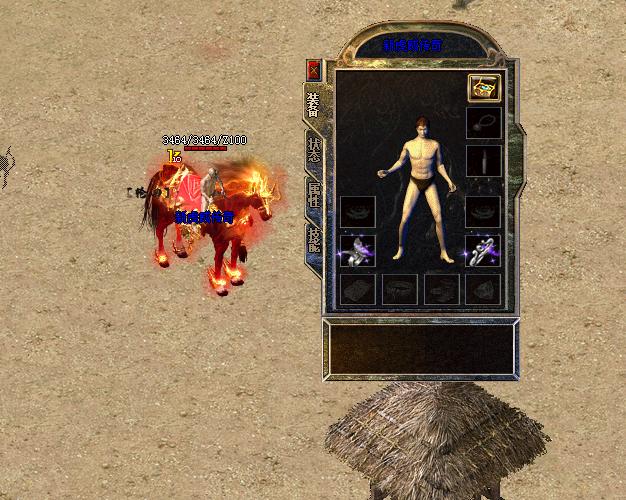This screenshot has height=500, width=626.
Task: Select the empty necklace equipment slot
Action: [484, 124]
